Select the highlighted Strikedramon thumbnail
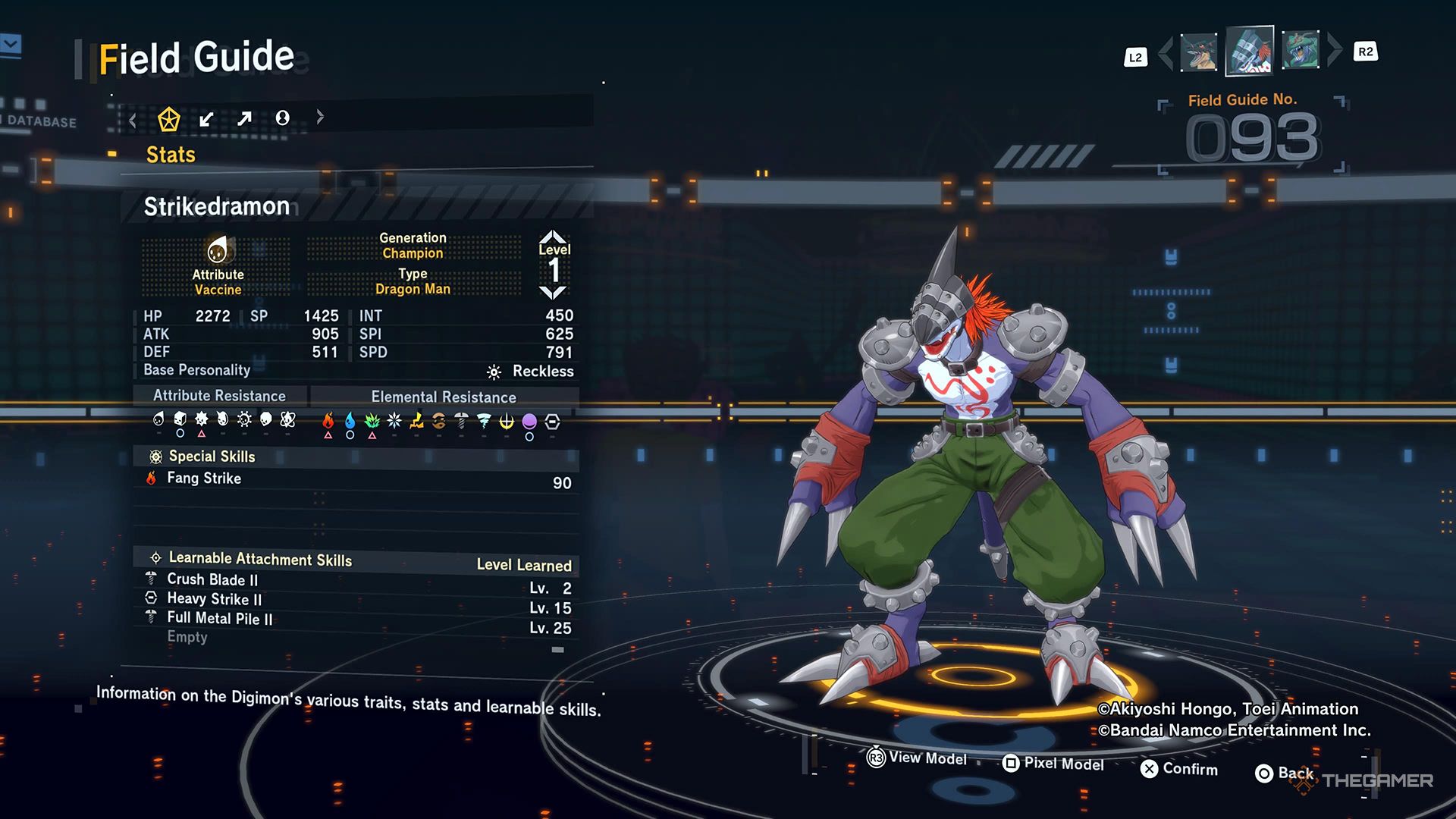Viewport: 1456px width, 819px height. pyautogui.click(x=1249, y=51)
